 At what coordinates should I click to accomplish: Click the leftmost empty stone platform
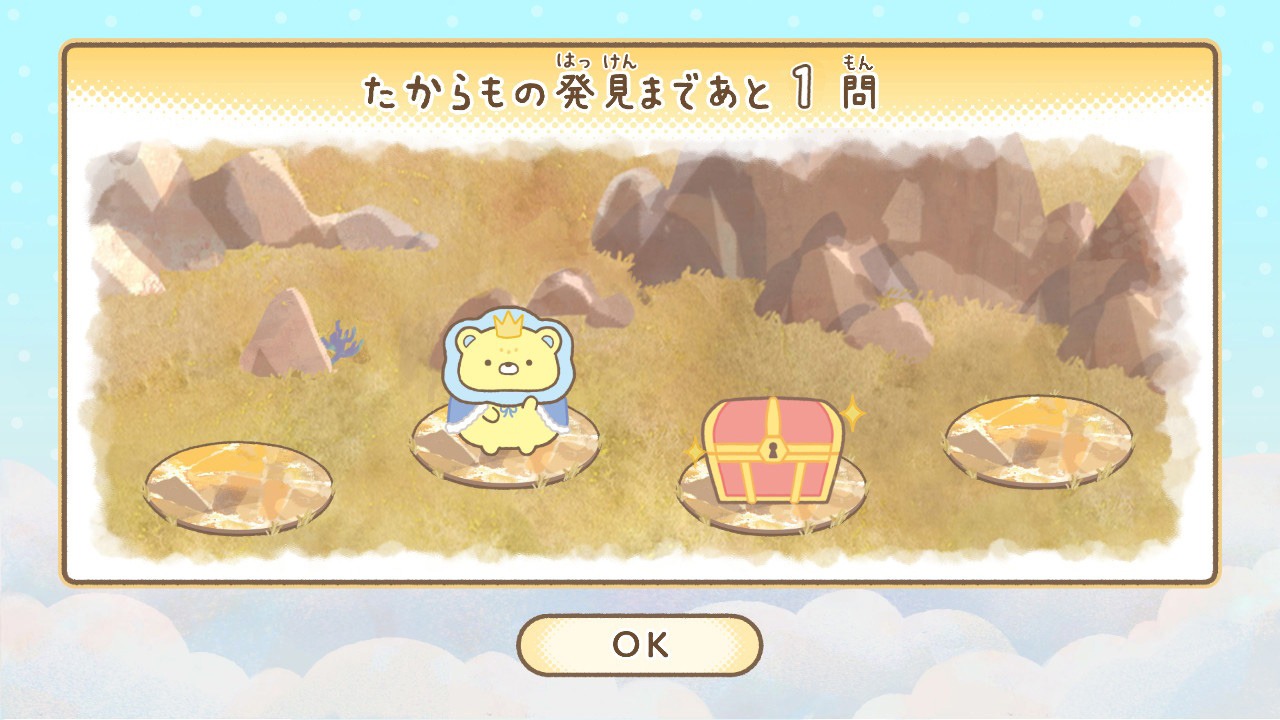[x=240, y=490]
